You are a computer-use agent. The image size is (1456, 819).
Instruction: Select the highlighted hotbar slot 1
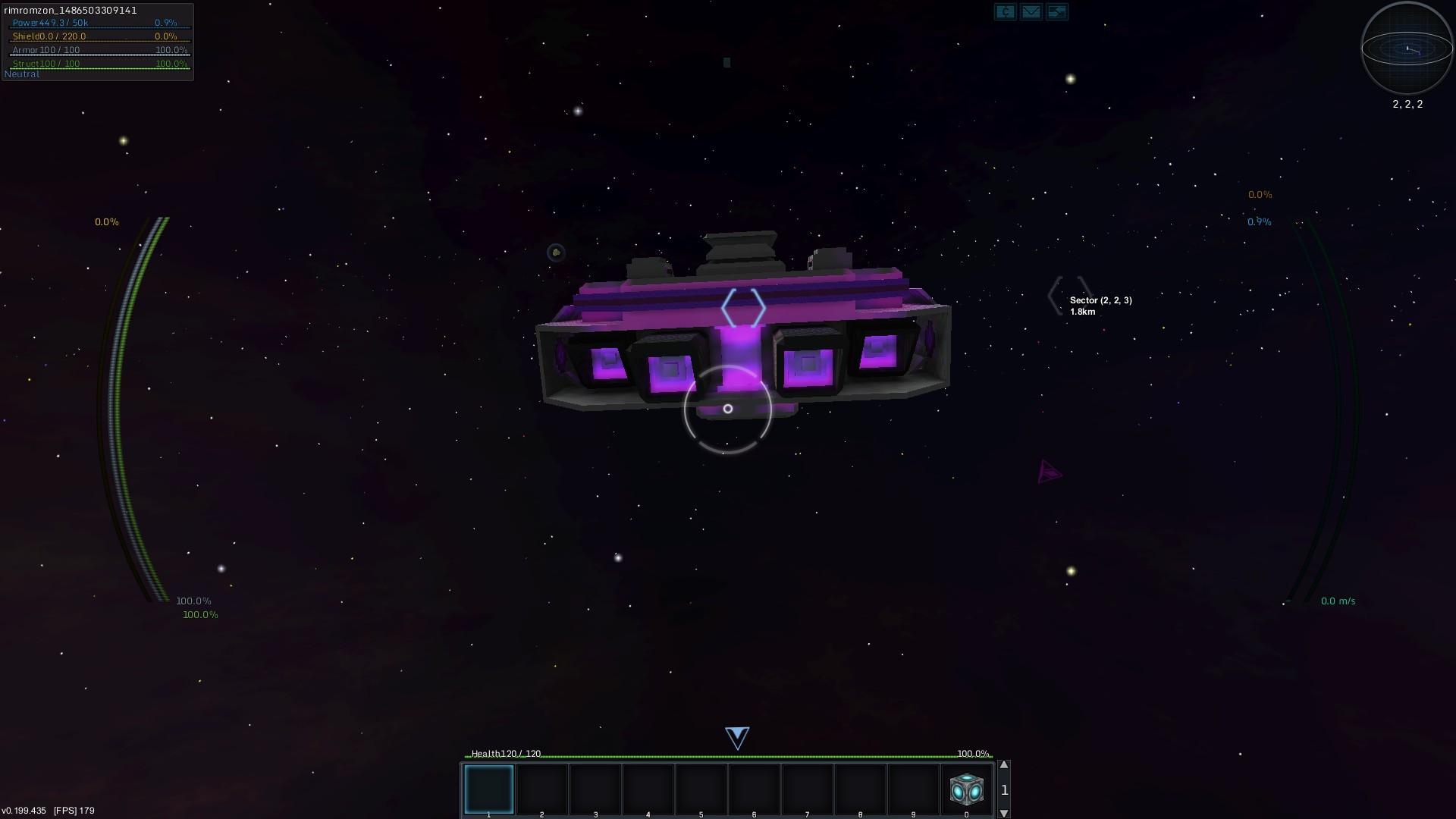pyautogui.click(x=489, y=789)
